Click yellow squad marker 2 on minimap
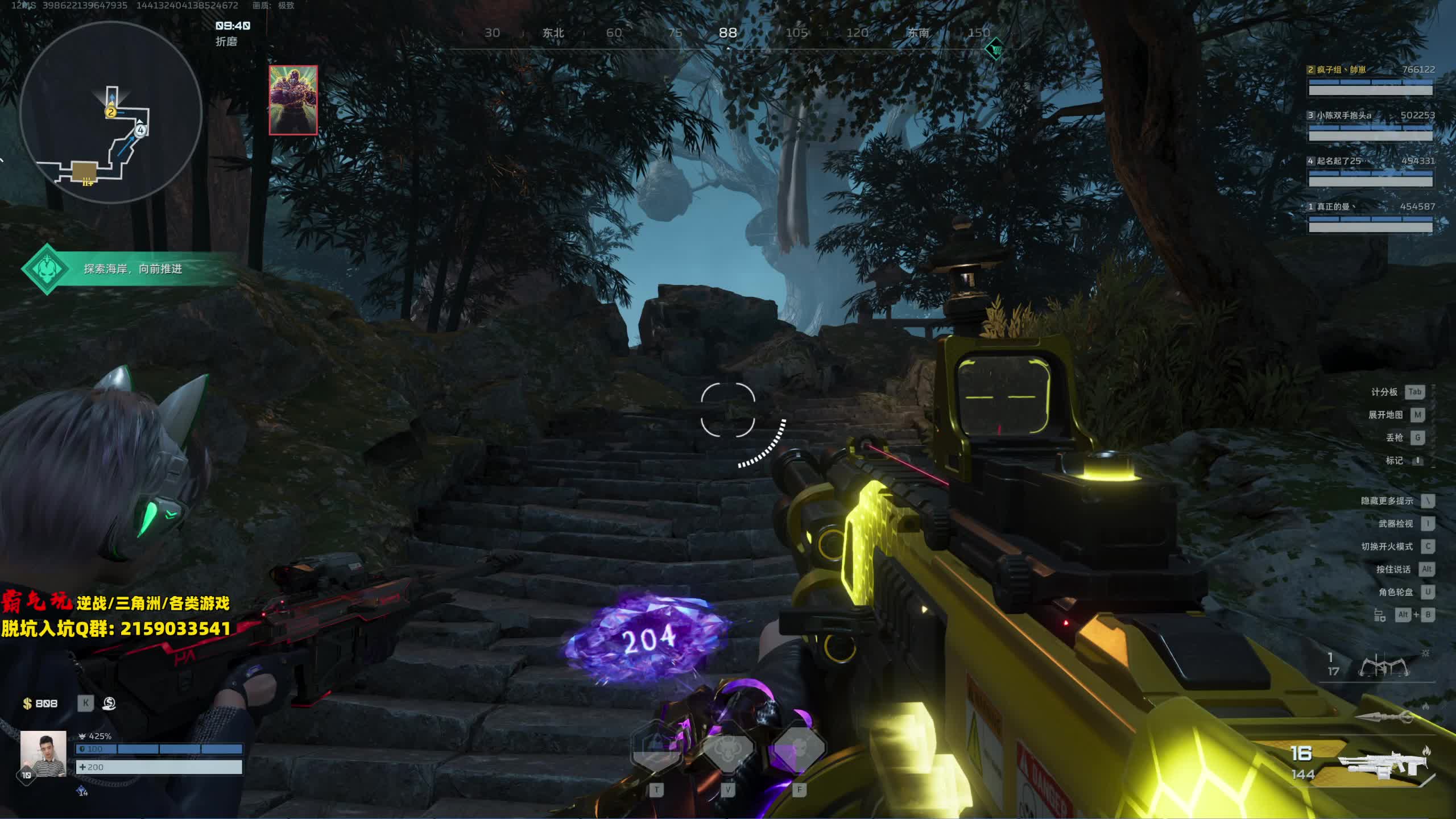 click(111, 112)
